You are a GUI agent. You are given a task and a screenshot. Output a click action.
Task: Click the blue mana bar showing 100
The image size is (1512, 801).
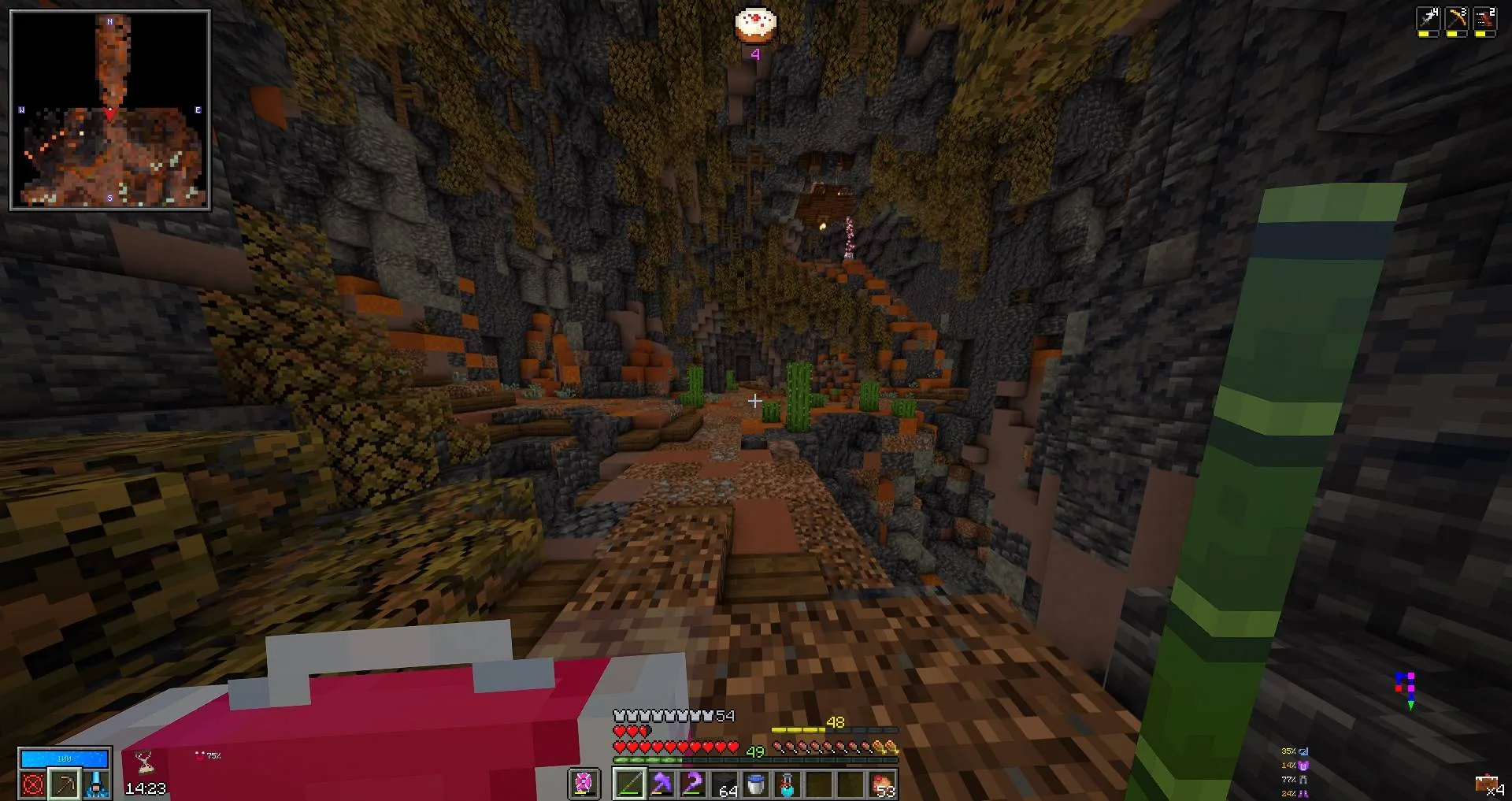(64, 758)
